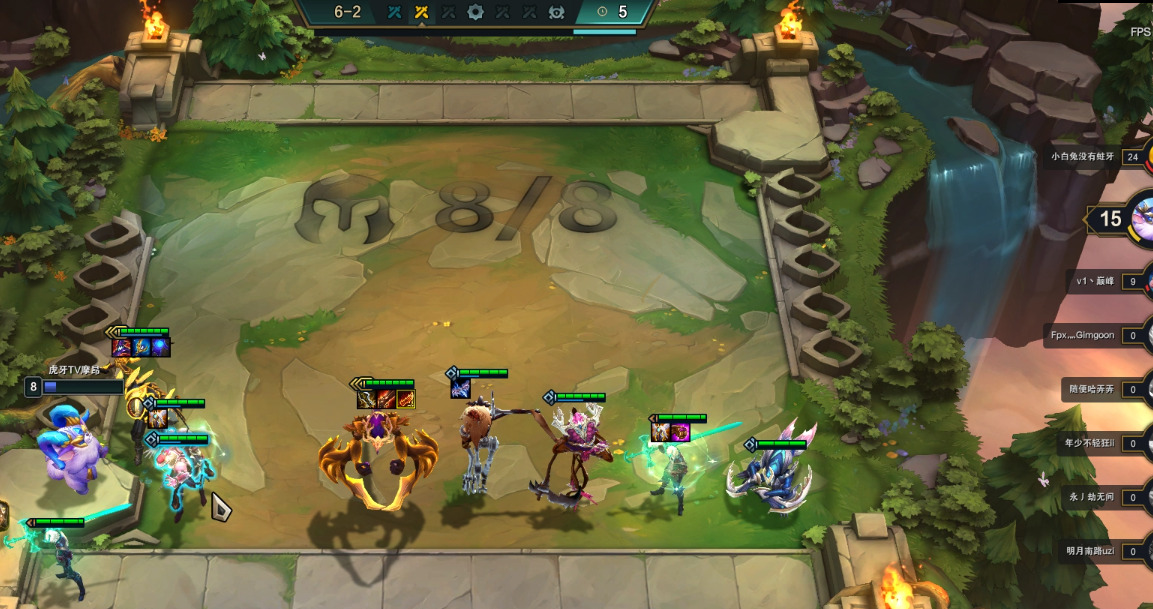The height and width of the screenshot is (609, 1153).
Task: Open 年少不轻狂ll's board from the player list
Action: click(x=1089, y=443)
